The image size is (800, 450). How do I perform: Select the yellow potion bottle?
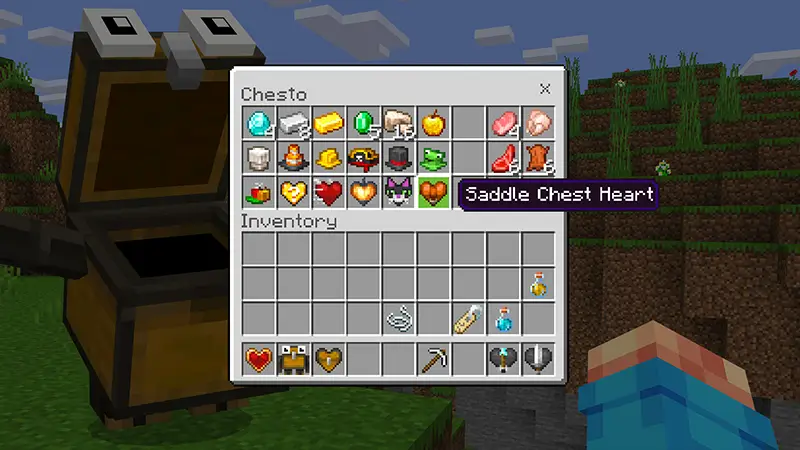click(x=538, y=285)
